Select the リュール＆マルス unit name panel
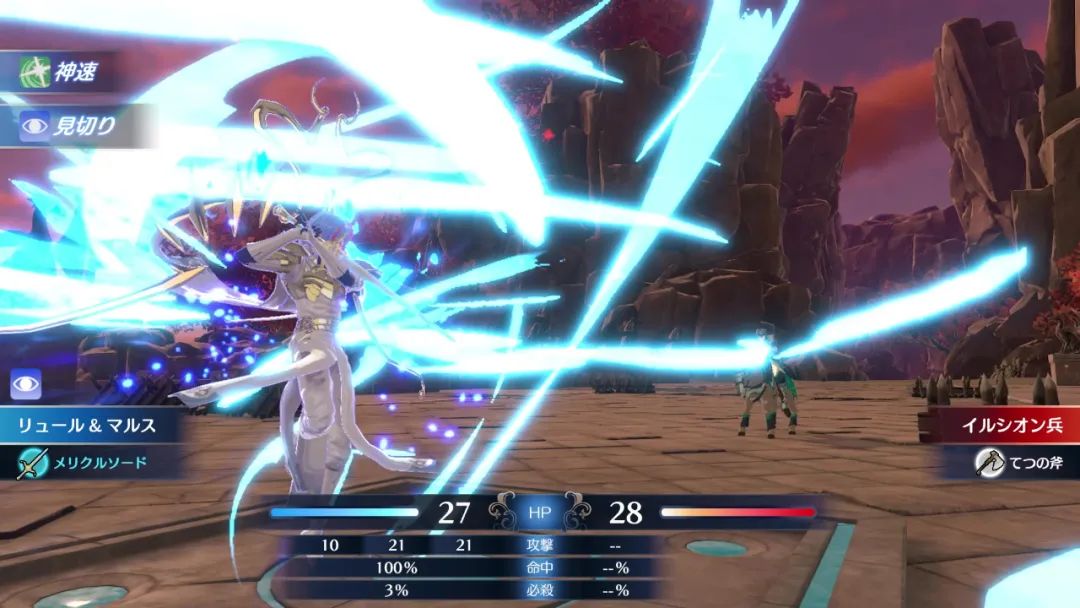This screenshot has width=1080, height=608. point(88,425)
